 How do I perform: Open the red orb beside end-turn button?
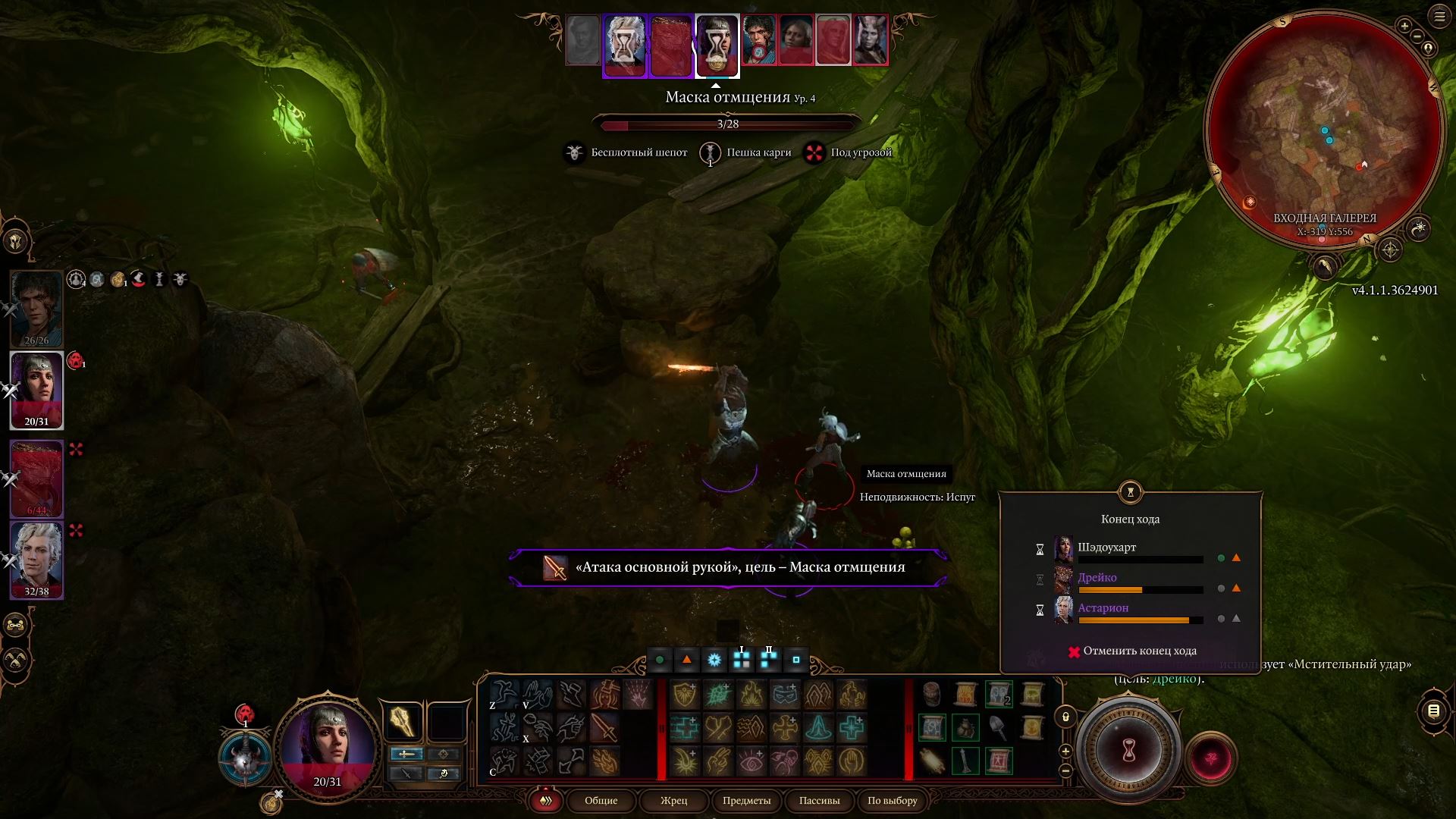click(x=1210, y=758)
